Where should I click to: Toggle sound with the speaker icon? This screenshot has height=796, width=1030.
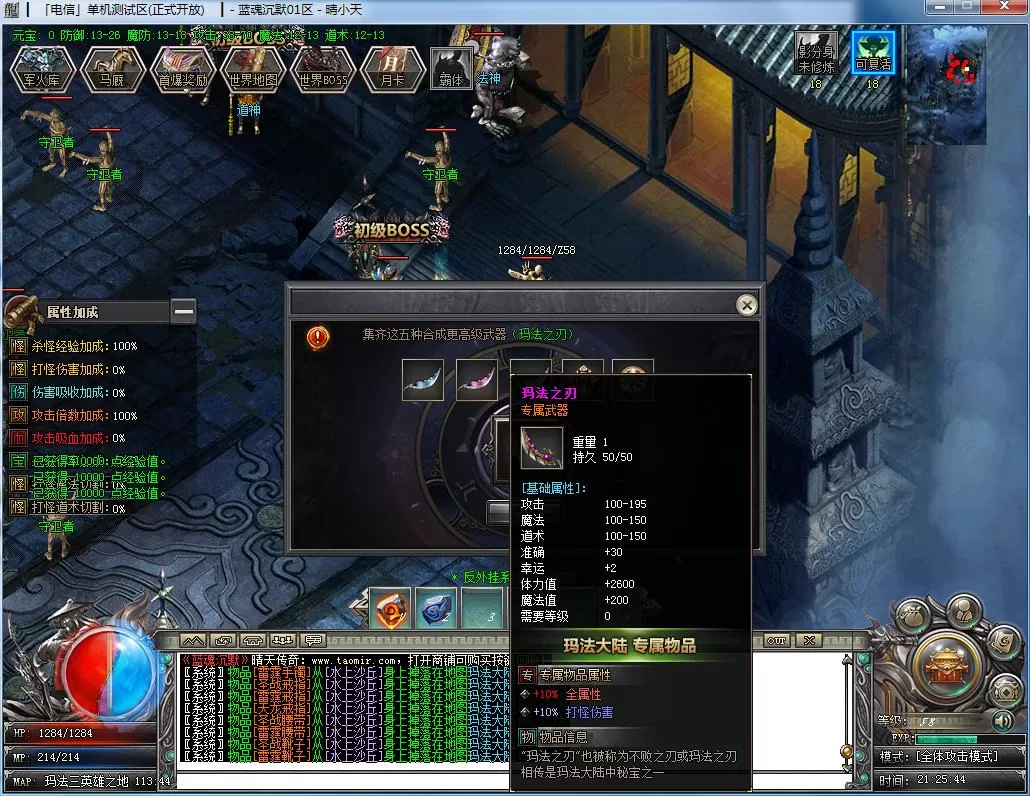[1003, 720]
